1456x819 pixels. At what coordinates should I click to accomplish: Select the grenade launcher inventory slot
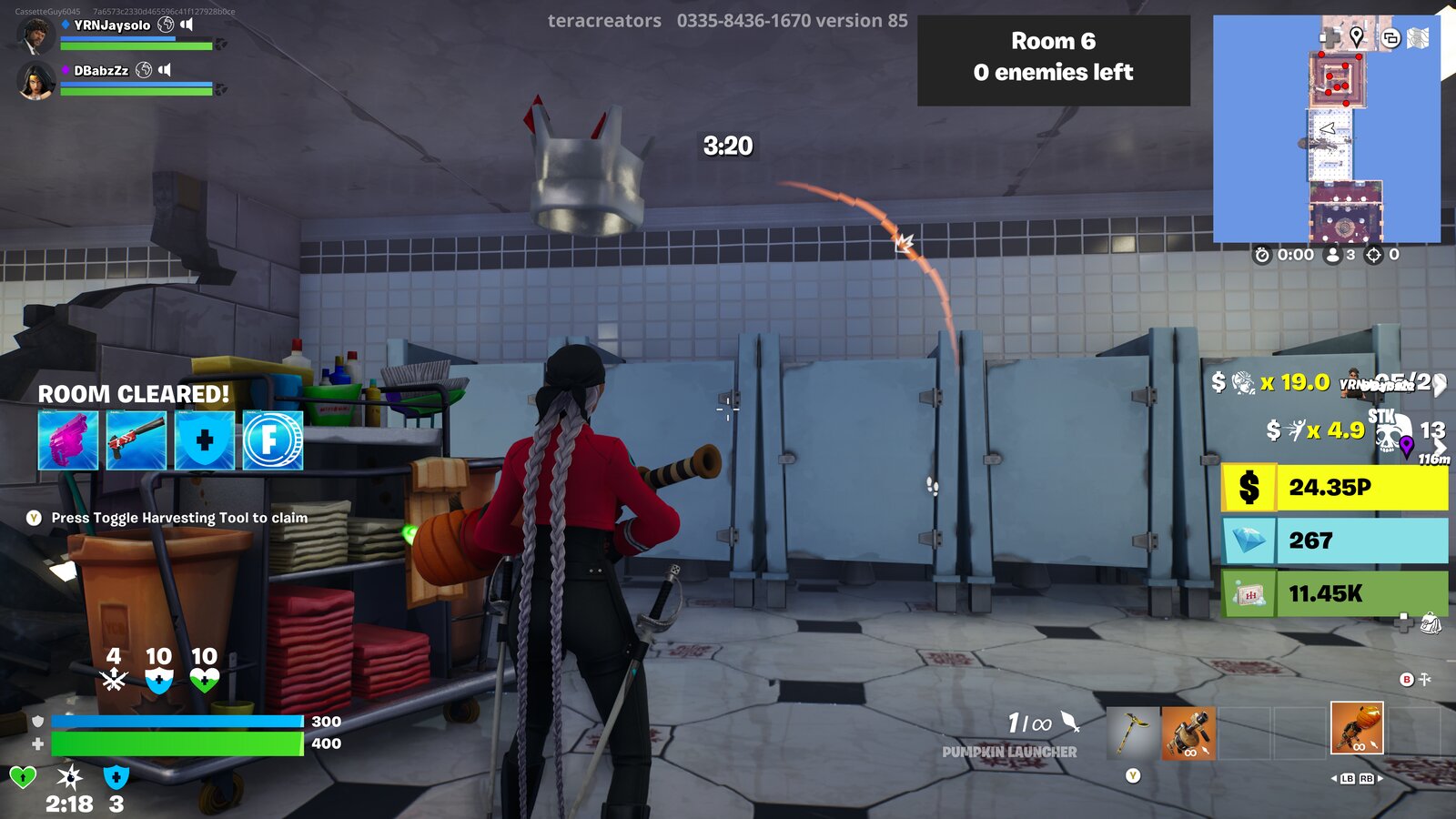click(1188, 733)
